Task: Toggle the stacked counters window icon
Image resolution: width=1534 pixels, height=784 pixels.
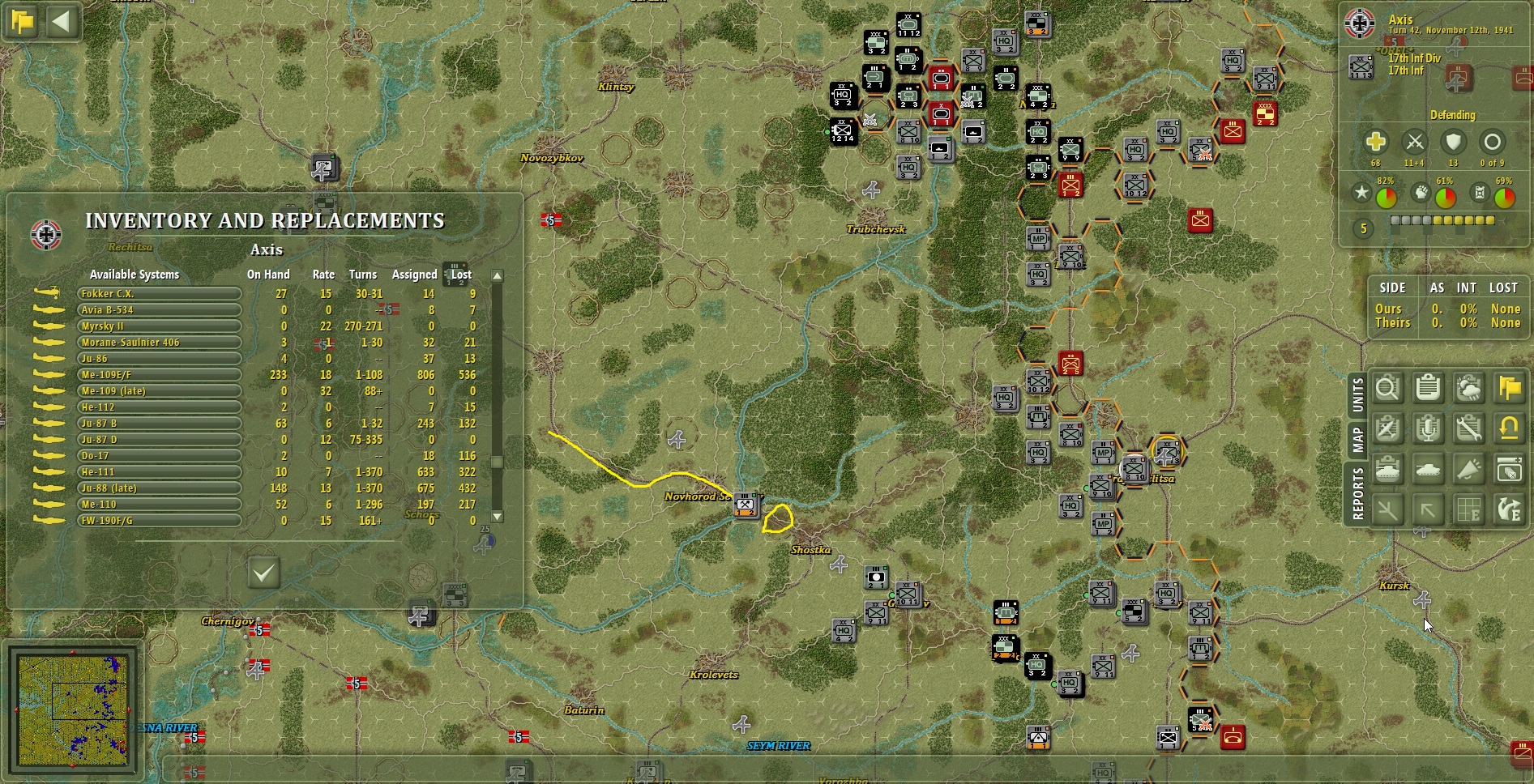Action: click(x=1507, y=470)
